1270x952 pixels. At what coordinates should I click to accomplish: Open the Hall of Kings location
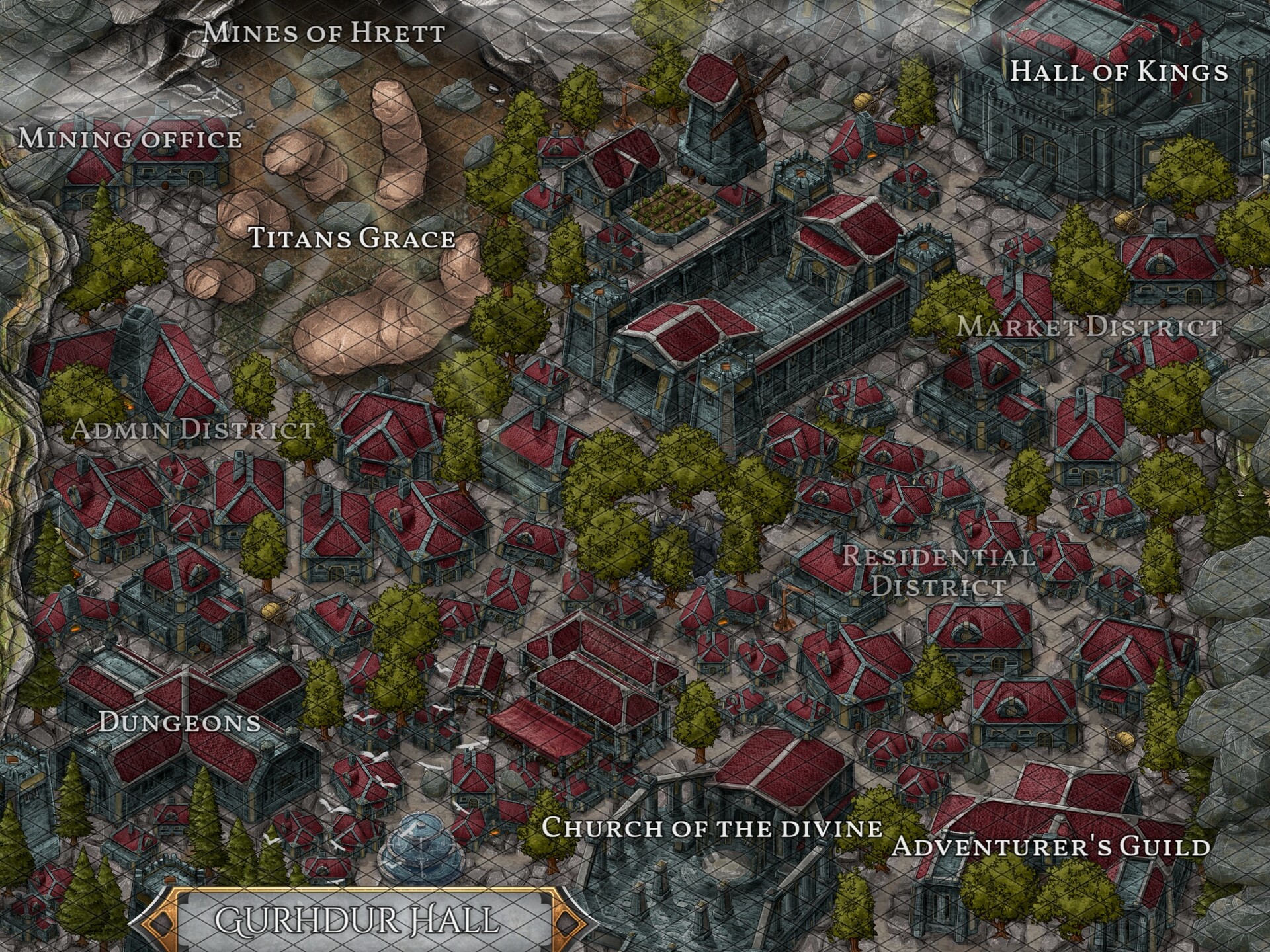pos(1119,71)
